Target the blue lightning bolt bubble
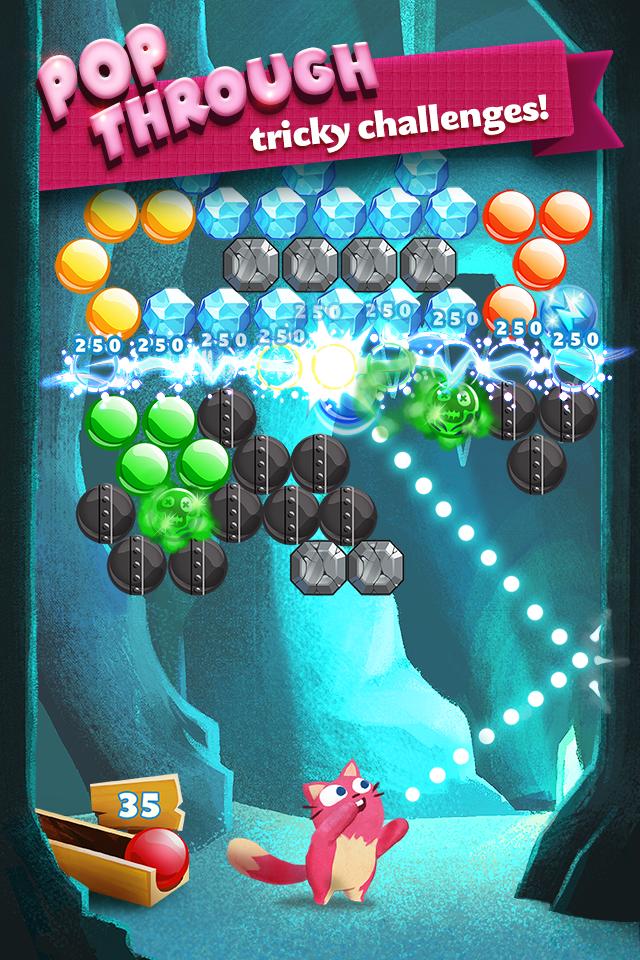This screenshot has height=960, width=640. click(x=567, y=309)
